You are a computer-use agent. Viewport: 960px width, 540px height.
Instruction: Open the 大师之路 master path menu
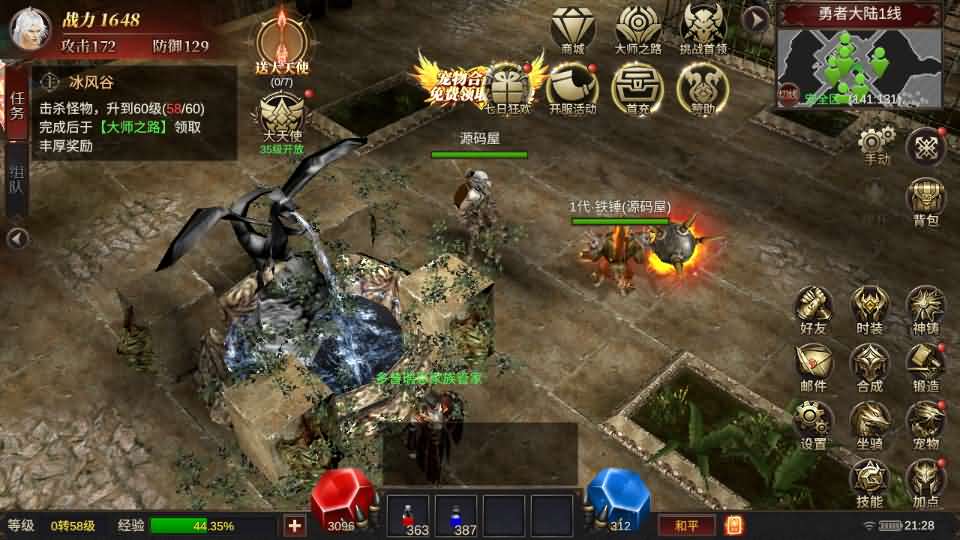pyautogui.click(x=638, y=27)
